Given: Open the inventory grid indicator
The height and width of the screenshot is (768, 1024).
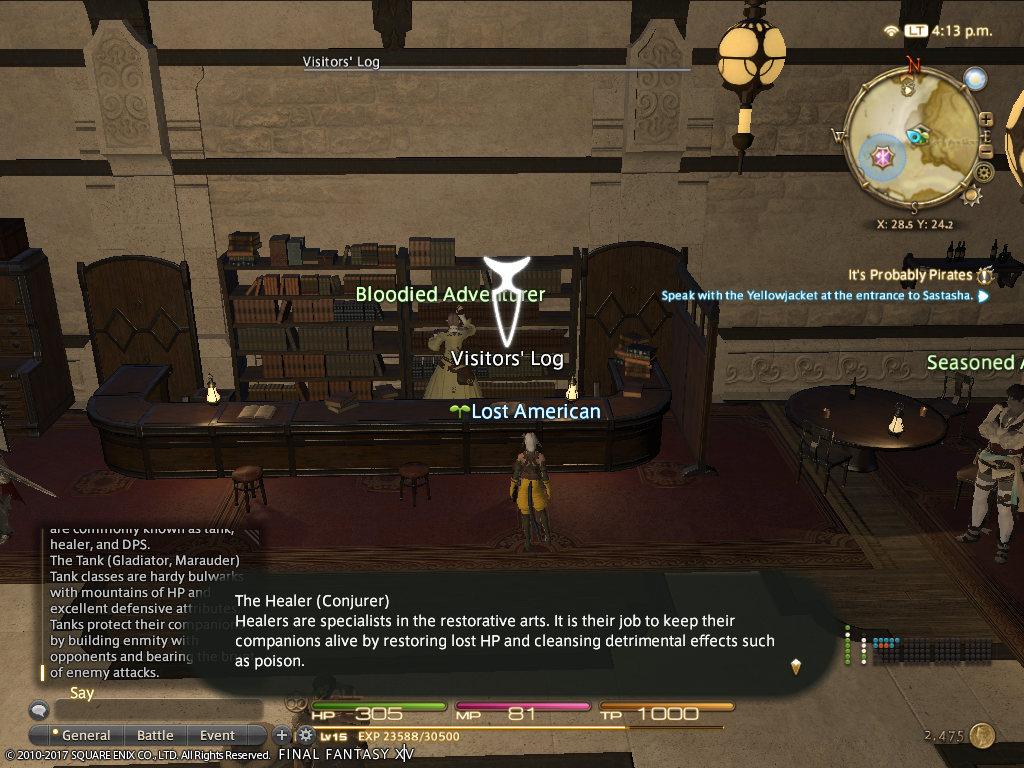Looking at the screenshot, I should click(x=932, y=650).
